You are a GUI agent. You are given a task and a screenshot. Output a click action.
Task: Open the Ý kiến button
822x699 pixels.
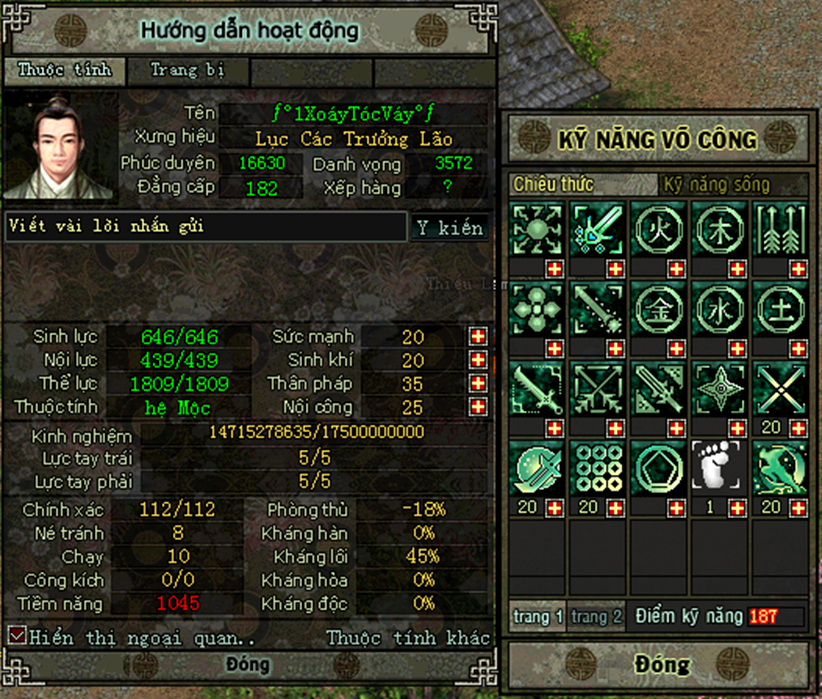tap(449, 228)
